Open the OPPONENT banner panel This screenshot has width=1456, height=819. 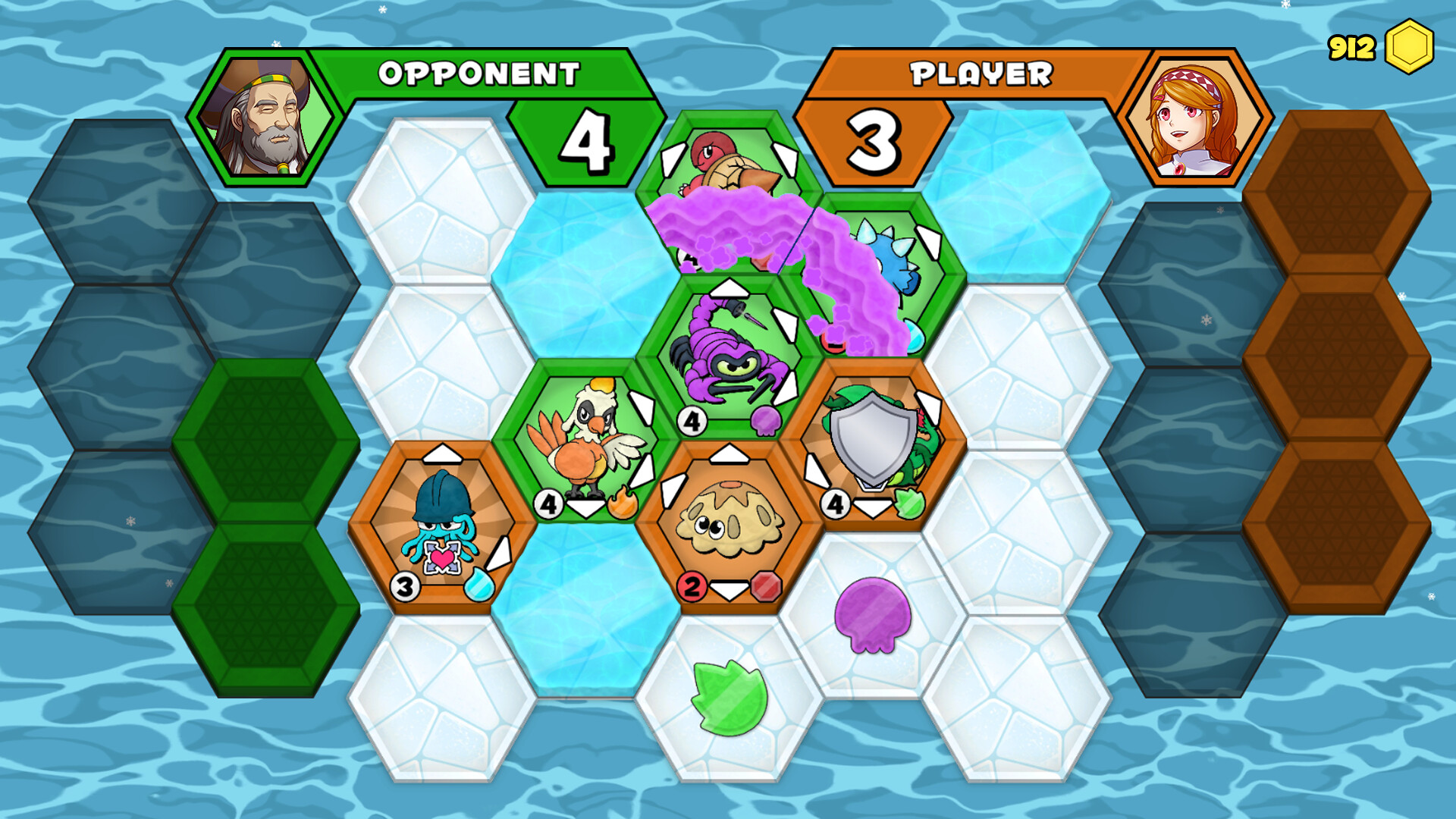(x=479, y=74)
